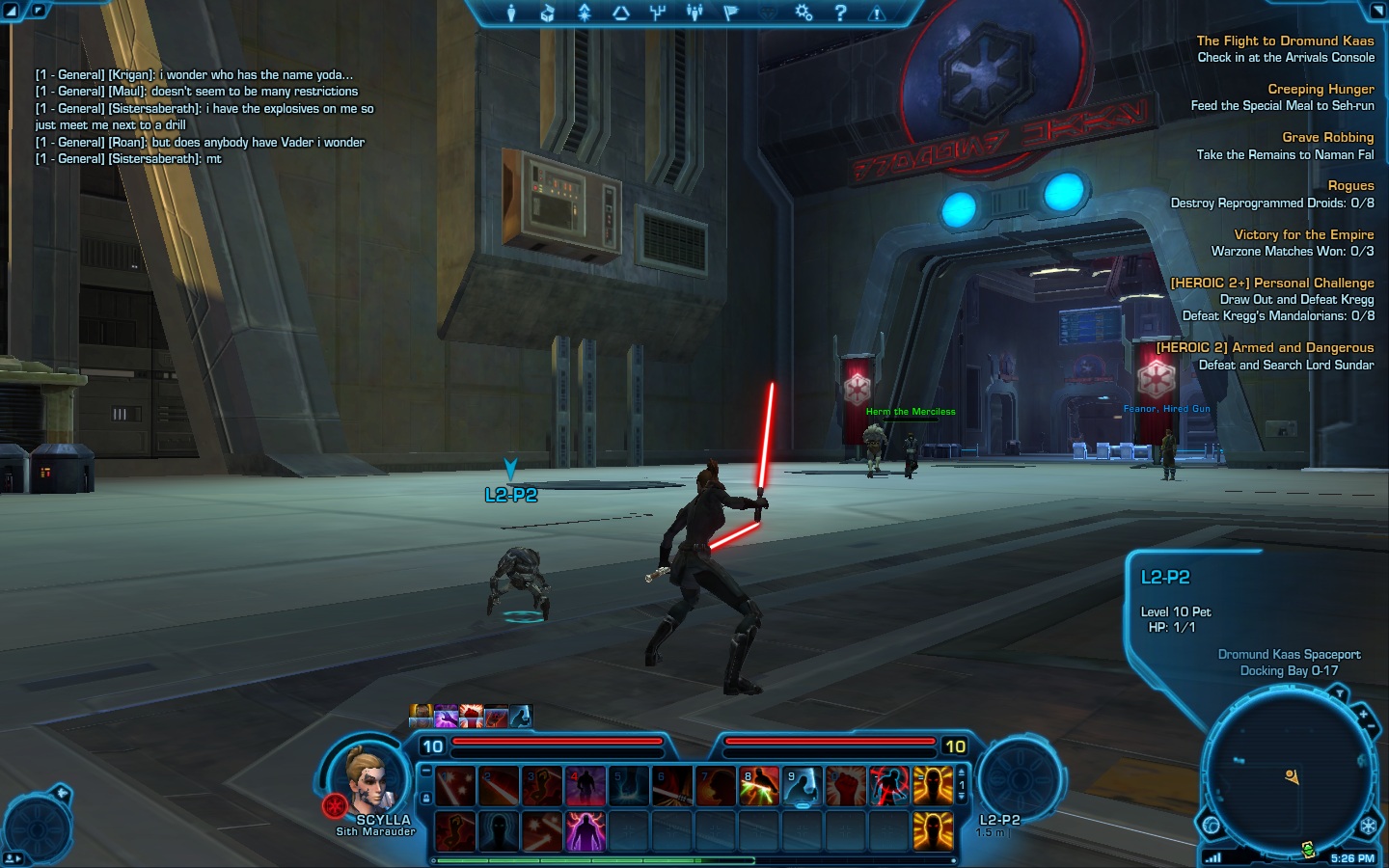1389x868 pixels.
Task: Click the warning triangle bug report icon
Action: (876, 13)
